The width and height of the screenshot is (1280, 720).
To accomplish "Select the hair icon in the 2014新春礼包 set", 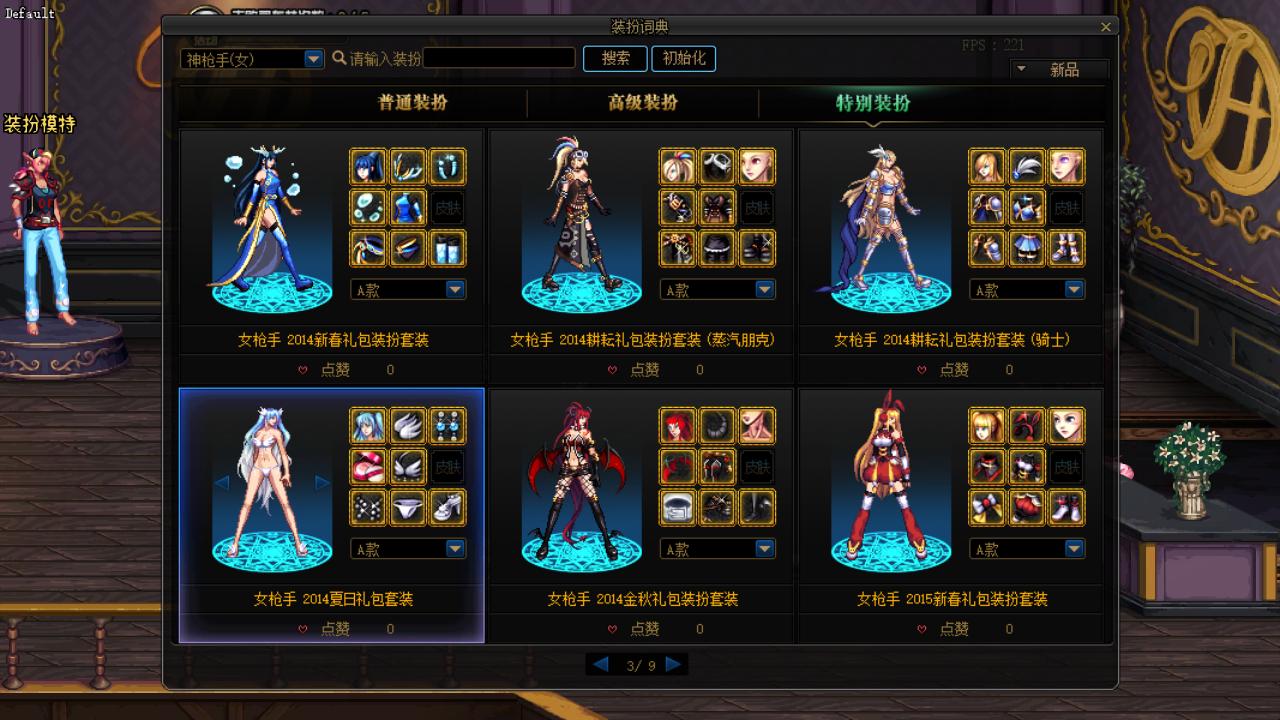I will click(x=366, y=167).
